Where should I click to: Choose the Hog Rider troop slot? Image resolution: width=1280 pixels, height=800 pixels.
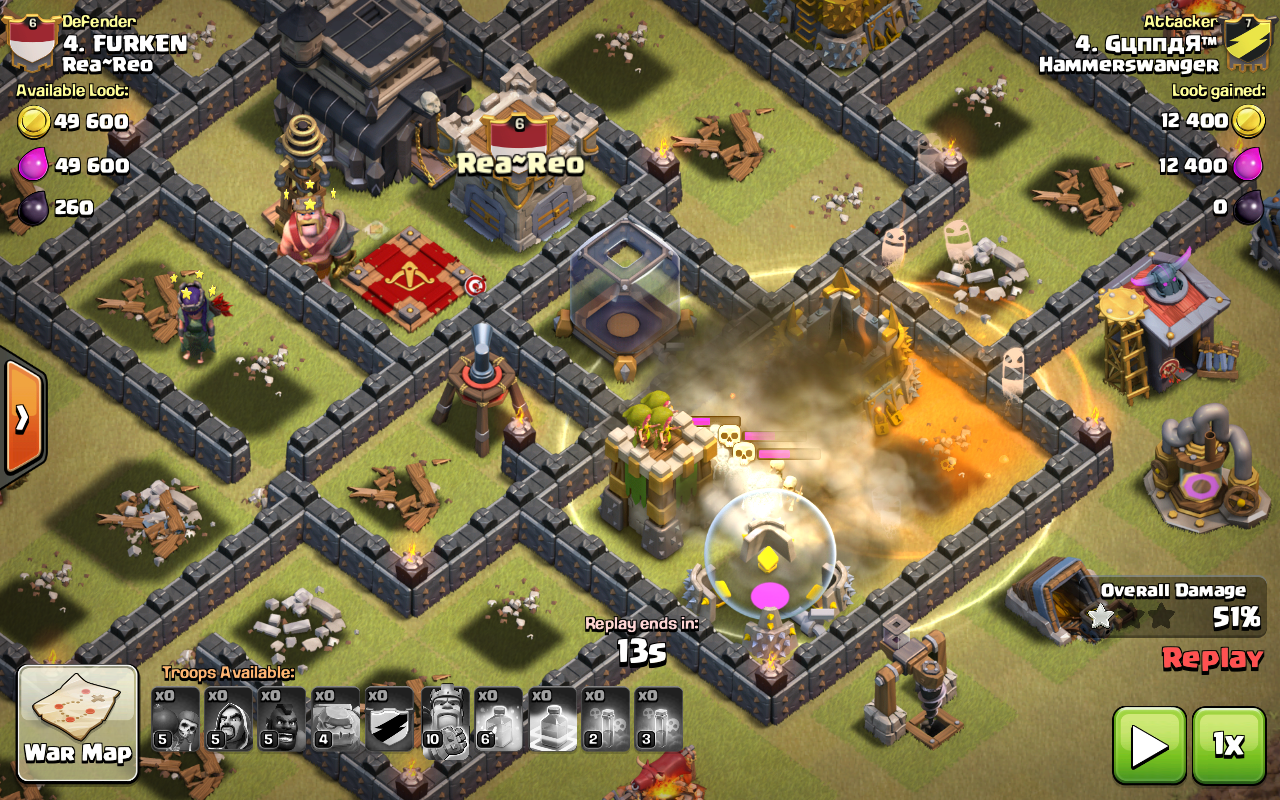point(283,719)
